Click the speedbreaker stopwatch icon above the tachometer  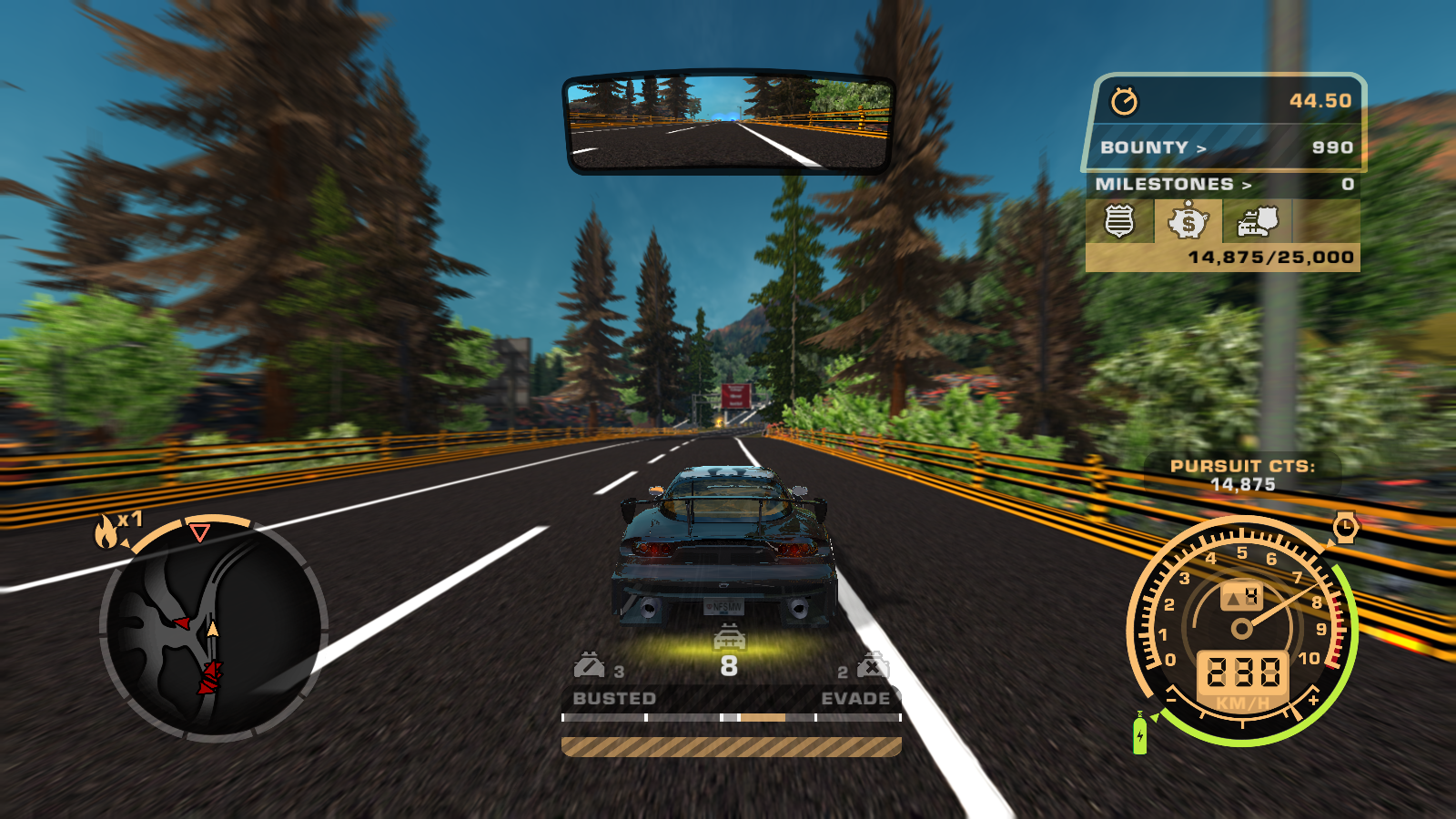tap(1345, 527)
